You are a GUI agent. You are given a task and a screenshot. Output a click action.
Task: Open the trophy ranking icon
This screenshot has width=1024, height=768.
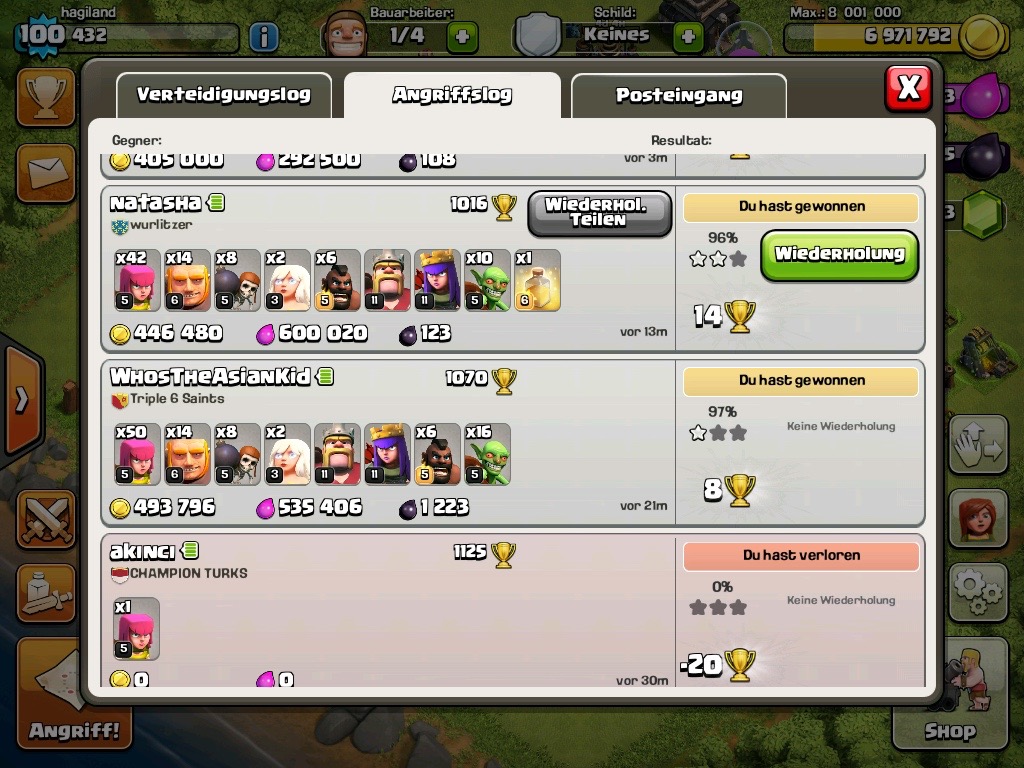45,97
